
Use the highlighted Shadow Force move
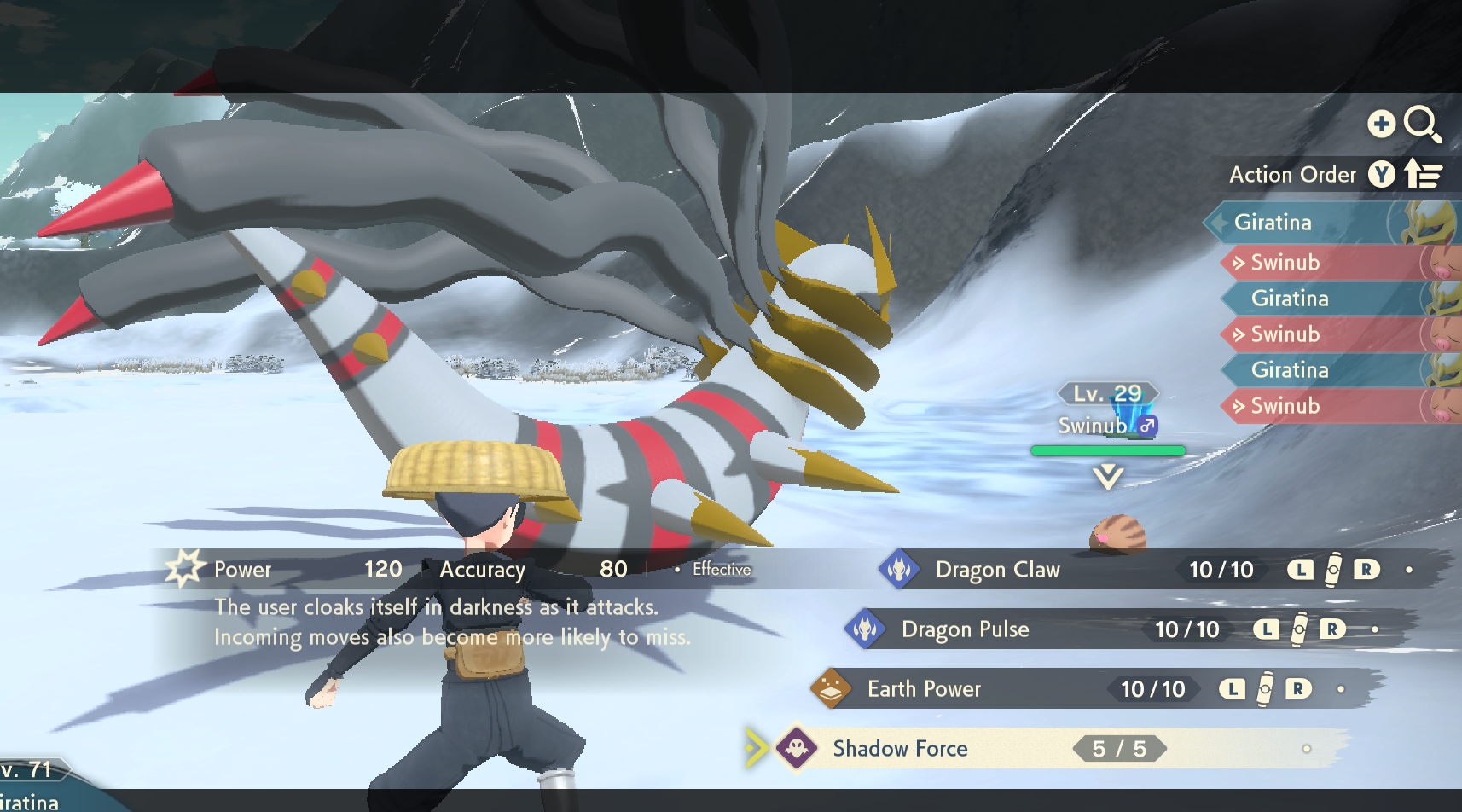pos(900,749)
